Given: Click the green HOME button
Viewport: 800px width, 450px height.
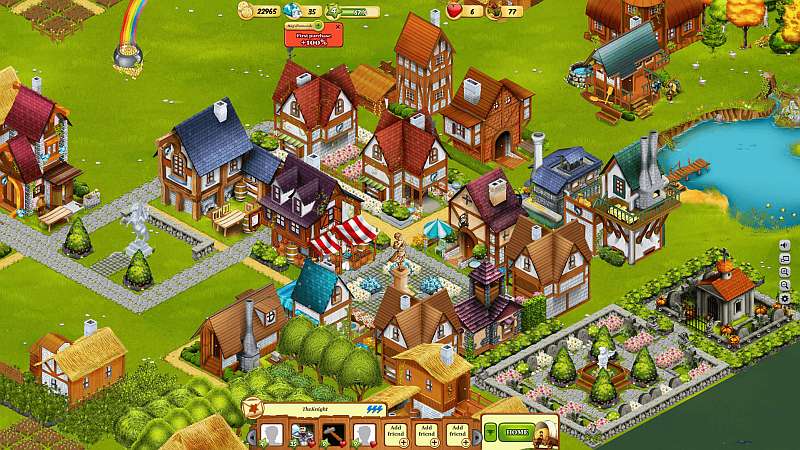Looking at the screenshot, I should (x=517, y=431).
